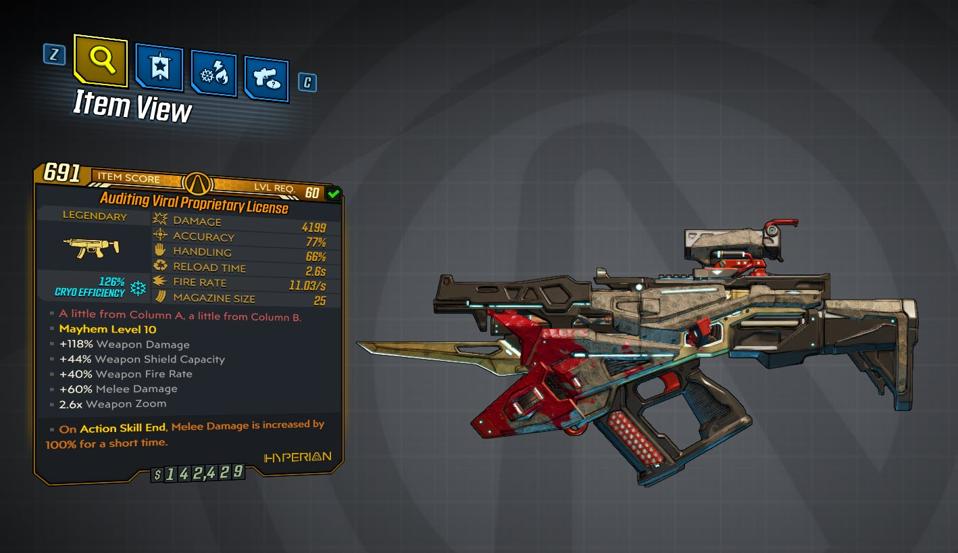
Task: Switch to the gun and shield tab
Action: point(266,79)
